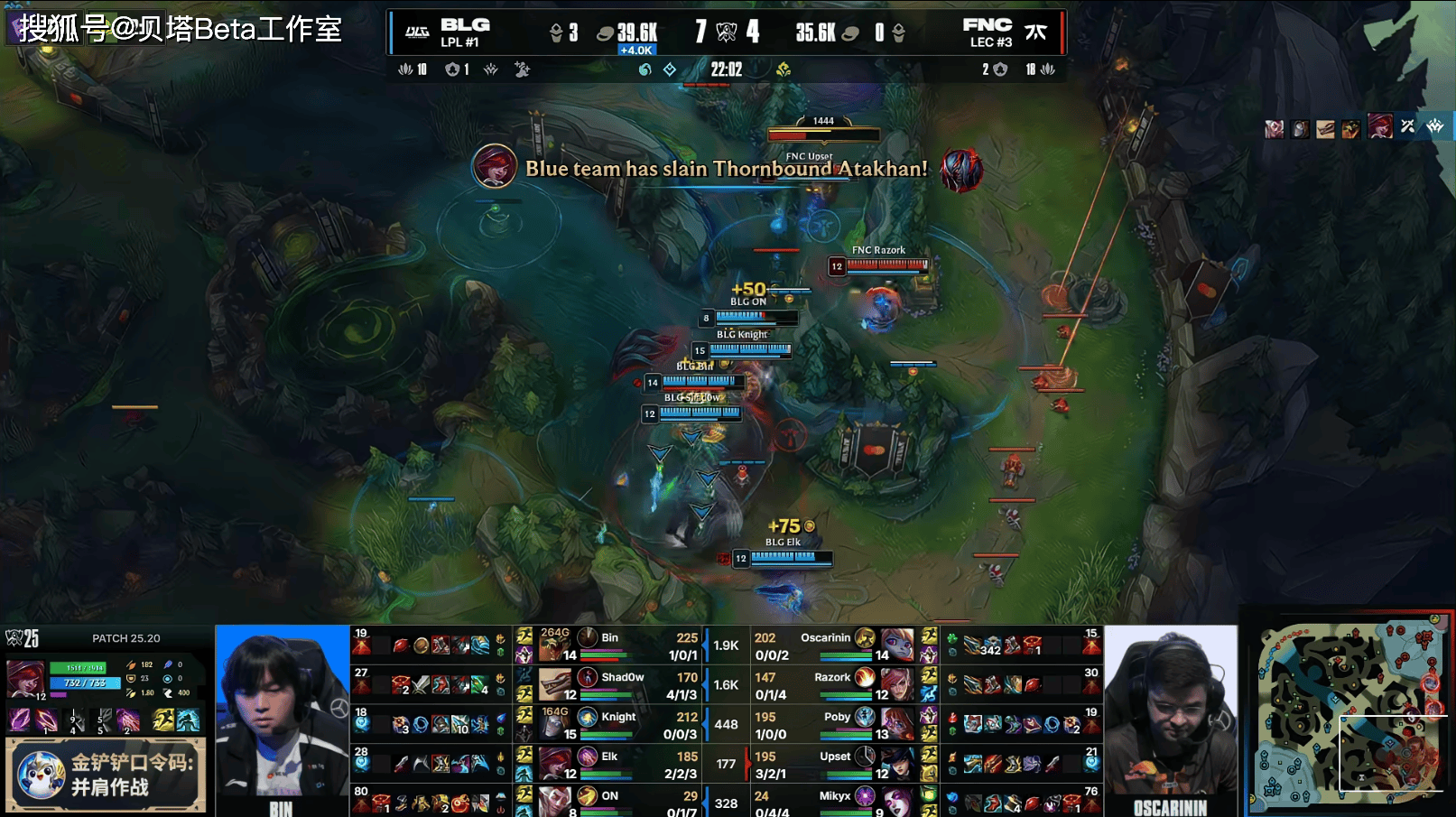Click the FNC team logo
Image resolution: width=1456 pixels, height=817 pixels.
coord(1035,32)
